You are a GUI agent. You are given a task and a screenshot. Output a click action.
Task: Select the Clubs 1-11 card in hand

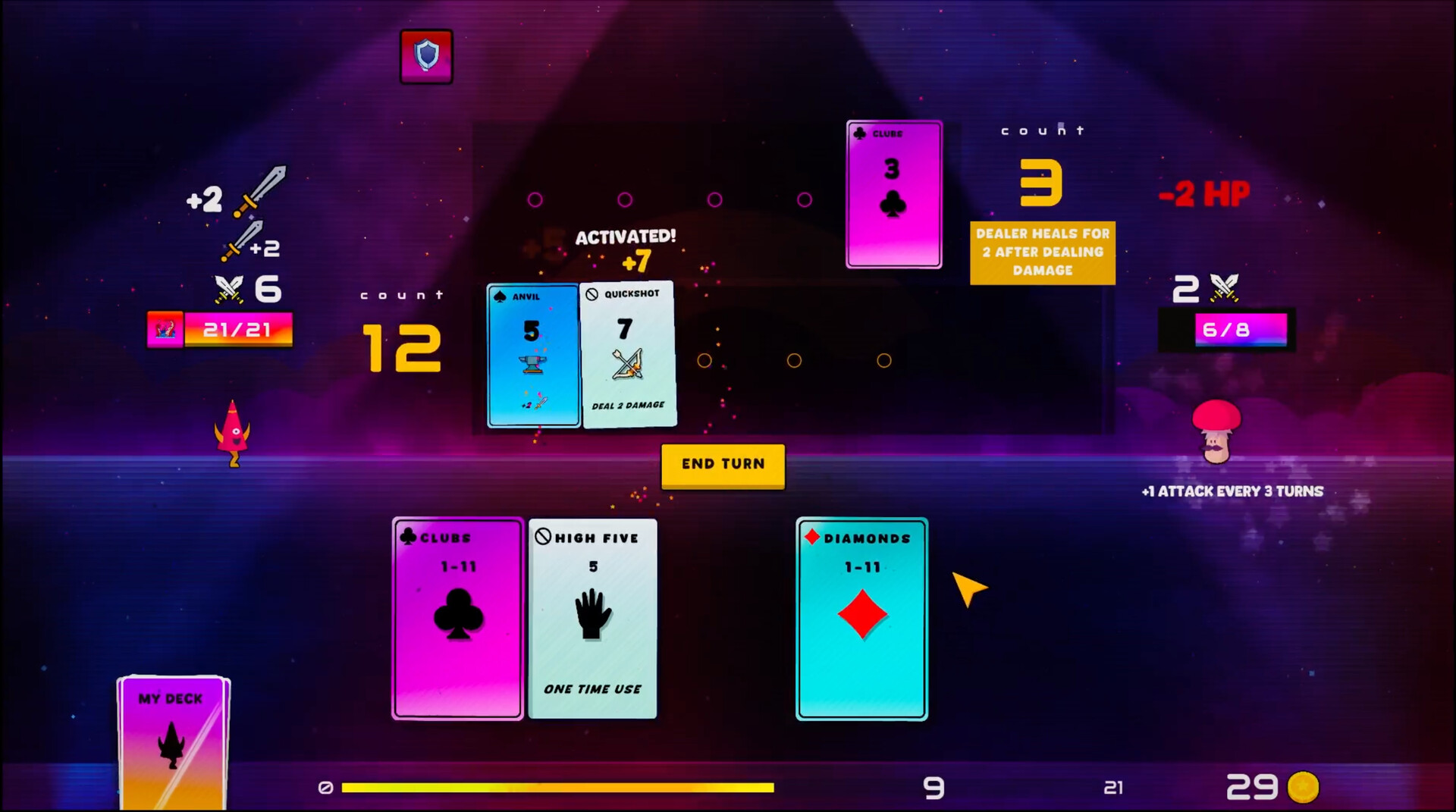[x=457, y=618]
